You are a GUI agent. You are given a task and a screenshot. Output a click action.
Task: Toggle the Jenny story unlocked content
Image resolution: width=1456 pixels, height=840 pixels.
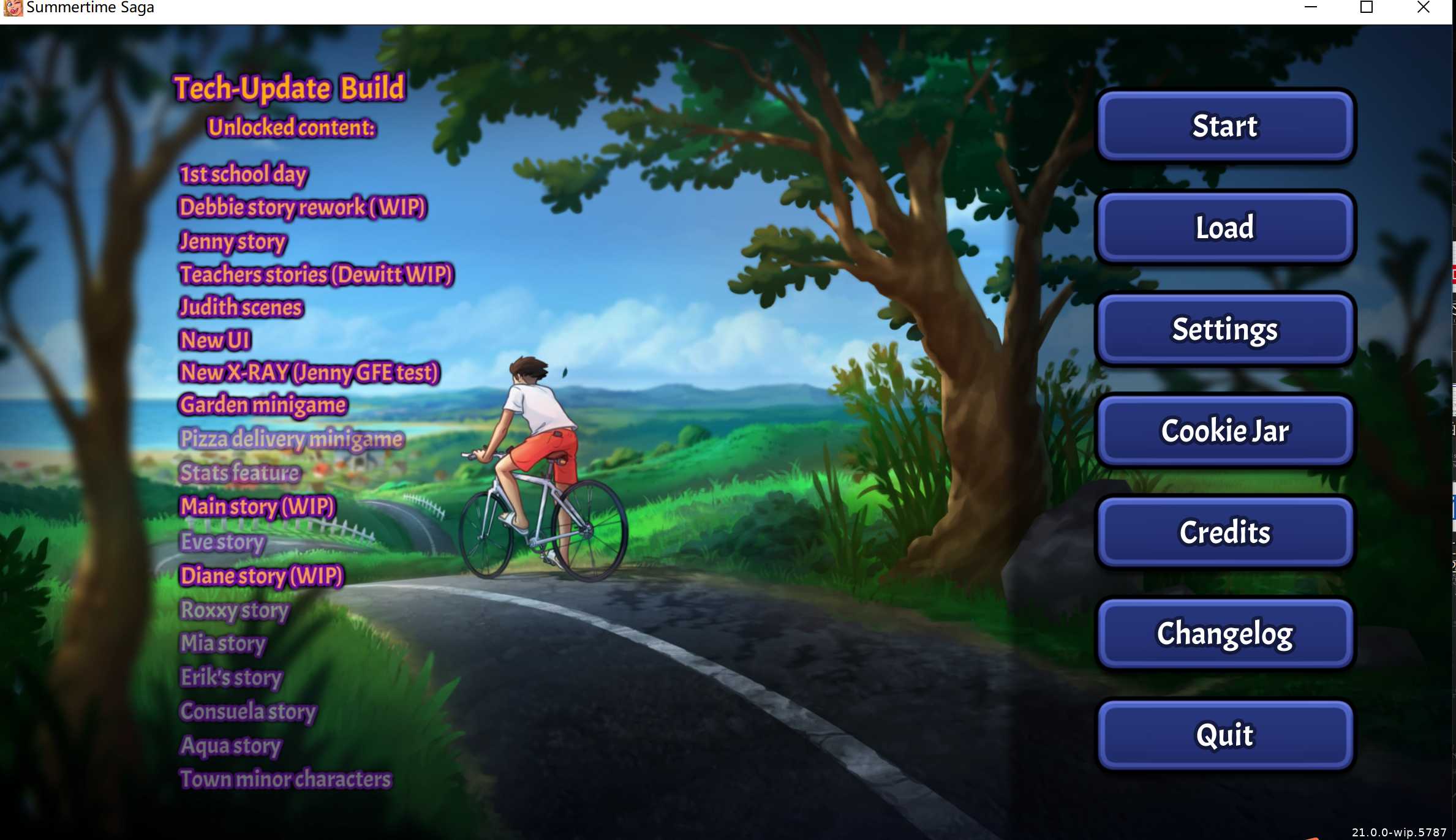click(x=232, y=241)
